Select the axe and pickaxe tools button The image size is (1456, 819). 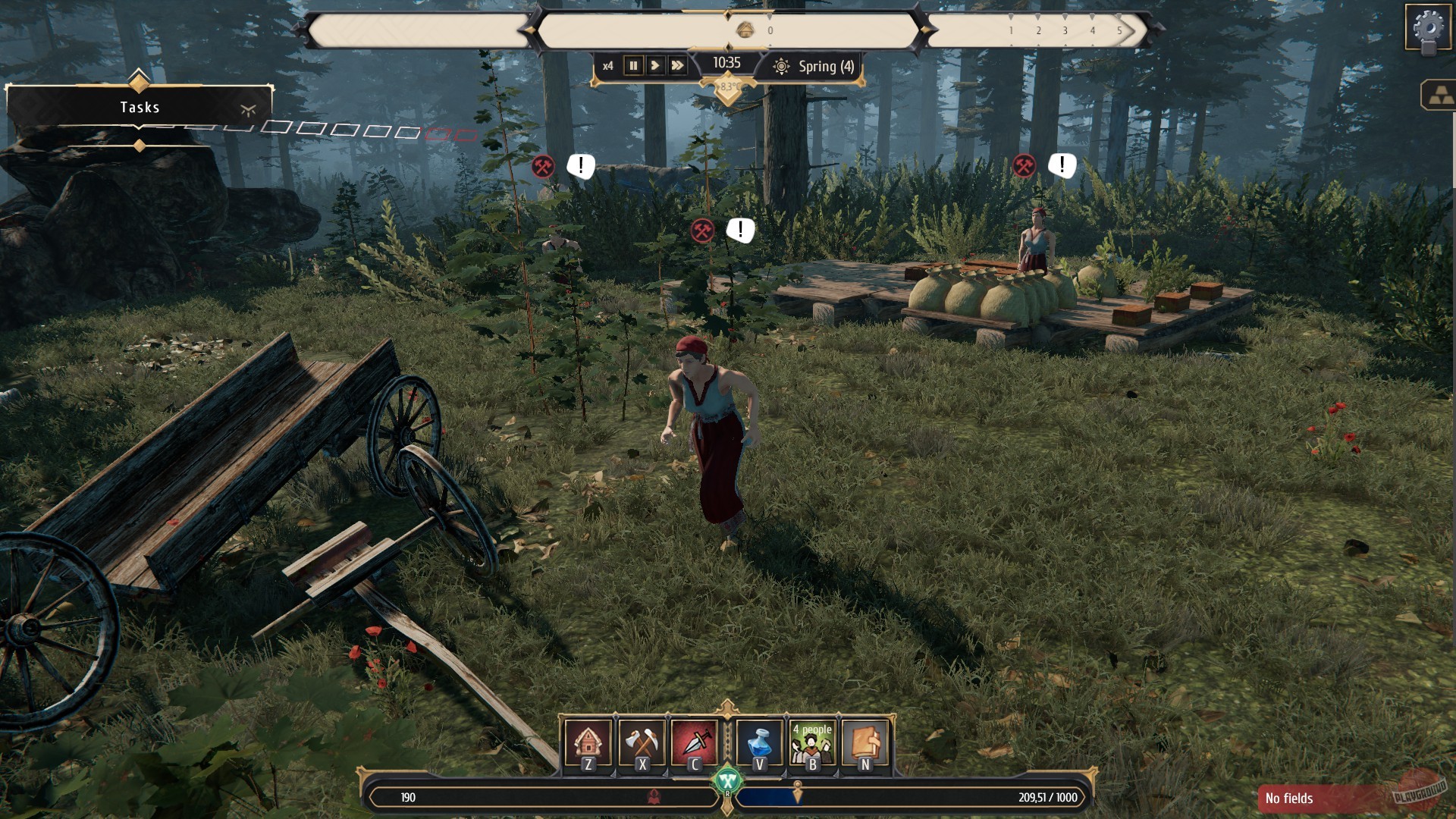642,743
